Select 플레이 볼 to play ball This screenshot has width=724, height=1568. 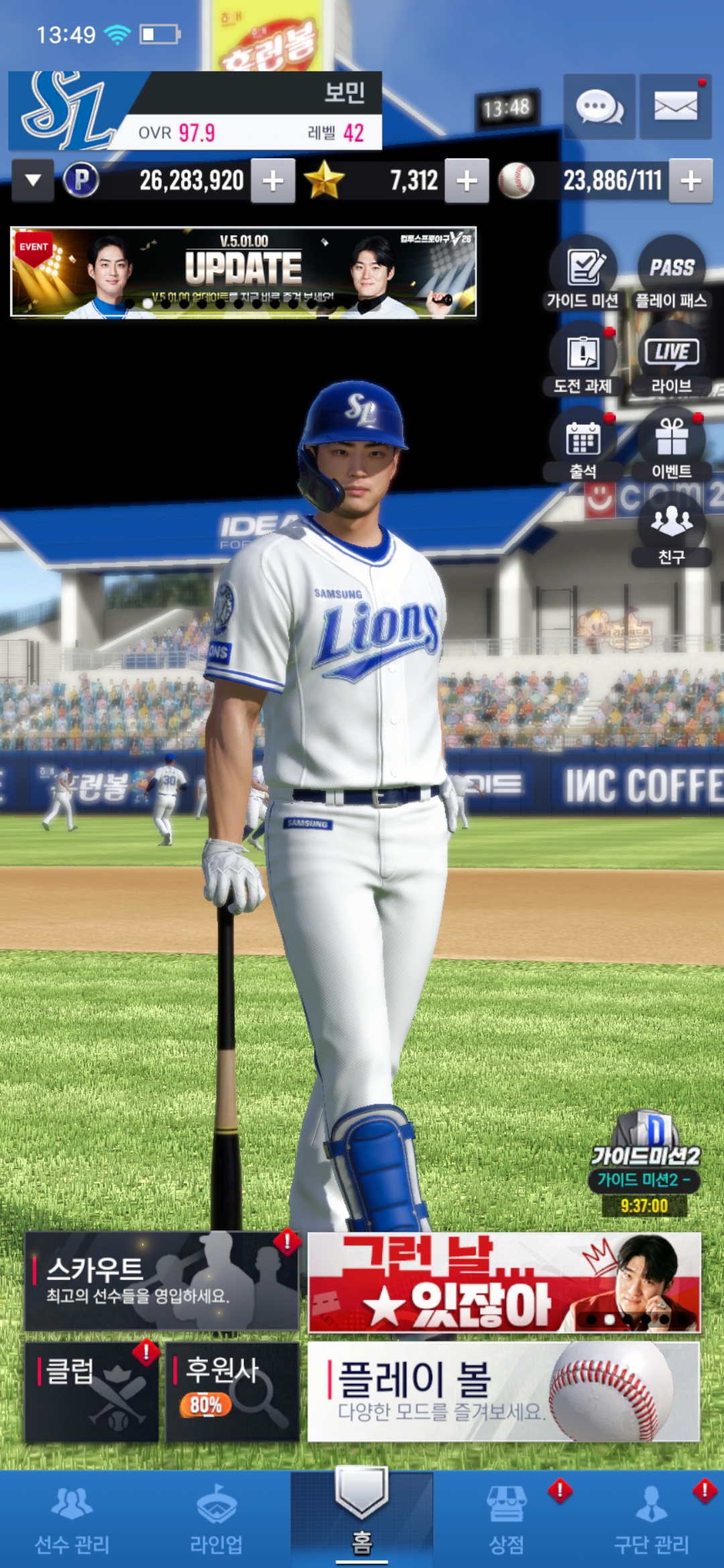[503, 1391]
